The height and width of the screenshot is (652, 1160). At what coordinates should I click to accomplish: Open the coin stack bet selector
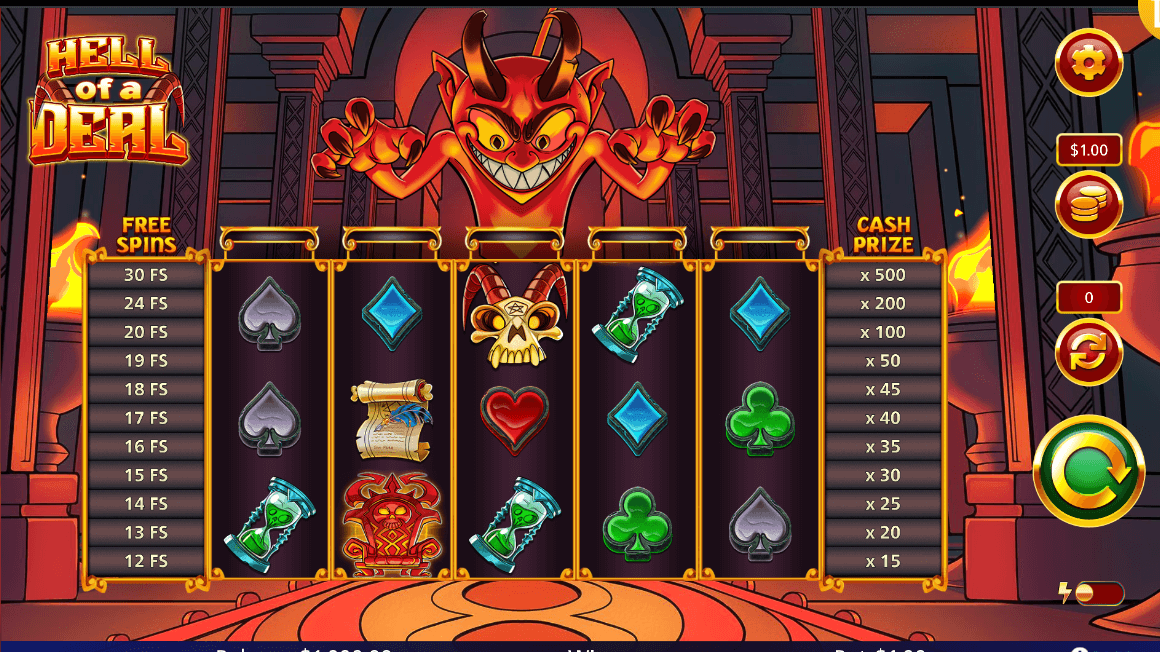click(1089, 204)
